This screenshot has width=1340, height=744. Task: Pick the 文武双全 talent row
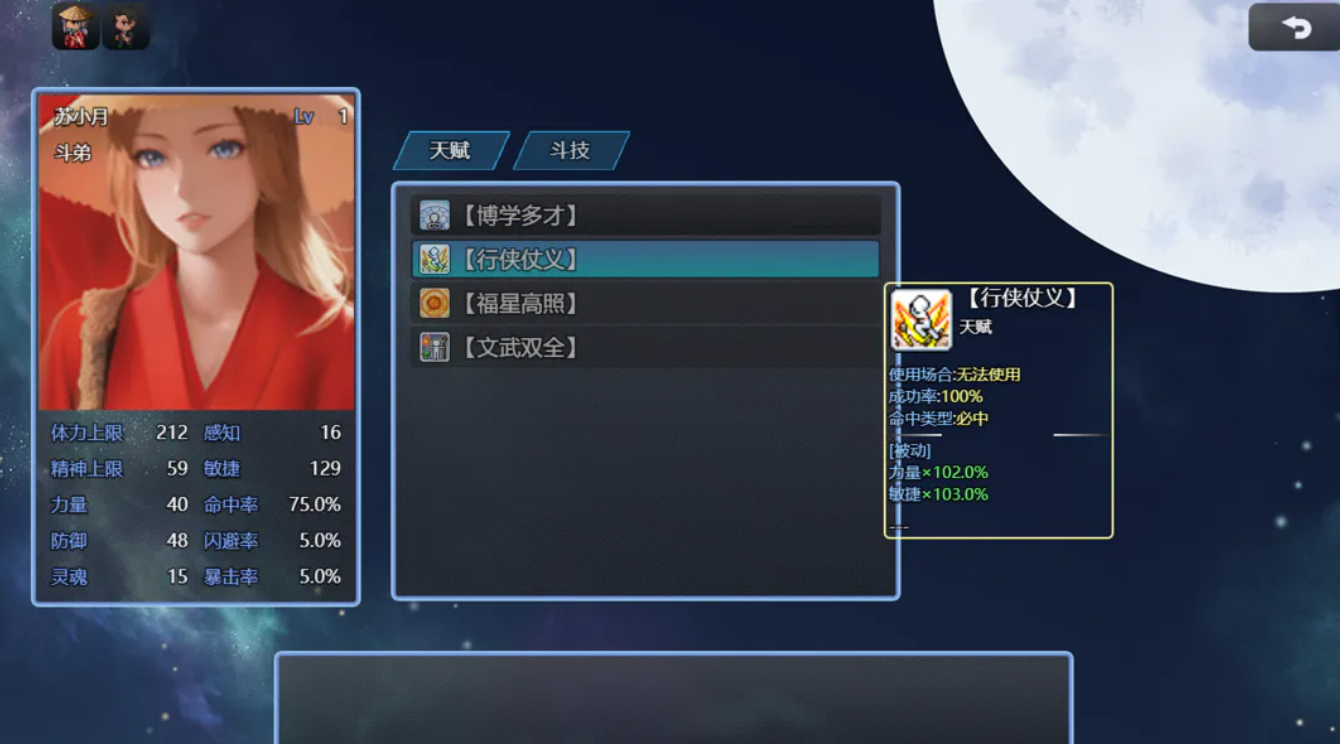click(x=645, y=347)
